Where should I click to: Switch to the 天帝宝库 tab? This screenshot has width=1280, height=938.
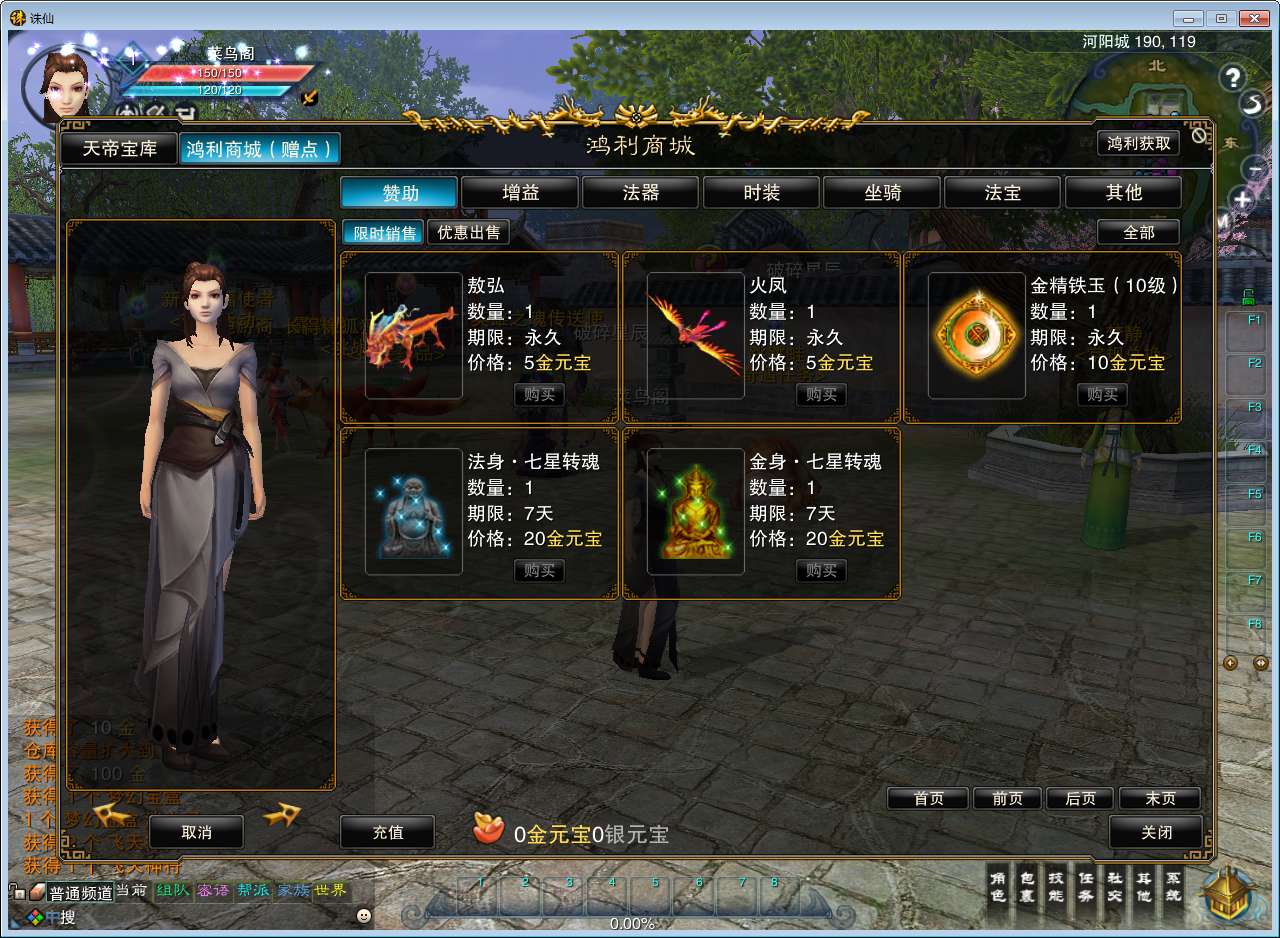(119, 149)
